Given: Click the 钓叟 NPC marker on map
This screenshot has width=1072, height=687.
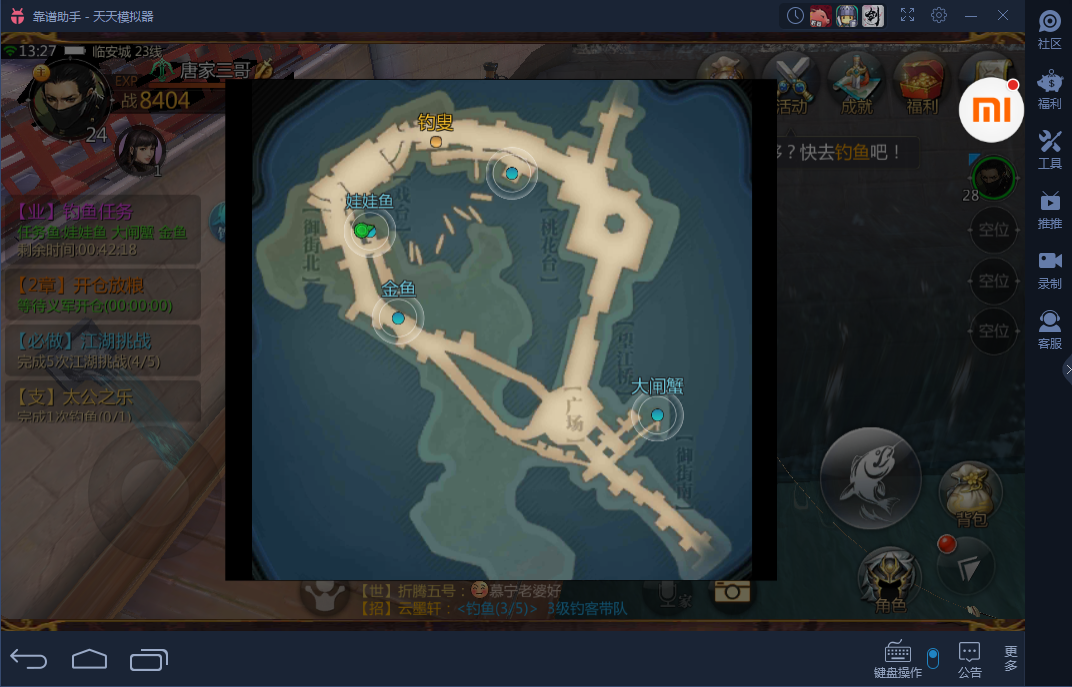Looking at the screenshot, I should point(436,142).
